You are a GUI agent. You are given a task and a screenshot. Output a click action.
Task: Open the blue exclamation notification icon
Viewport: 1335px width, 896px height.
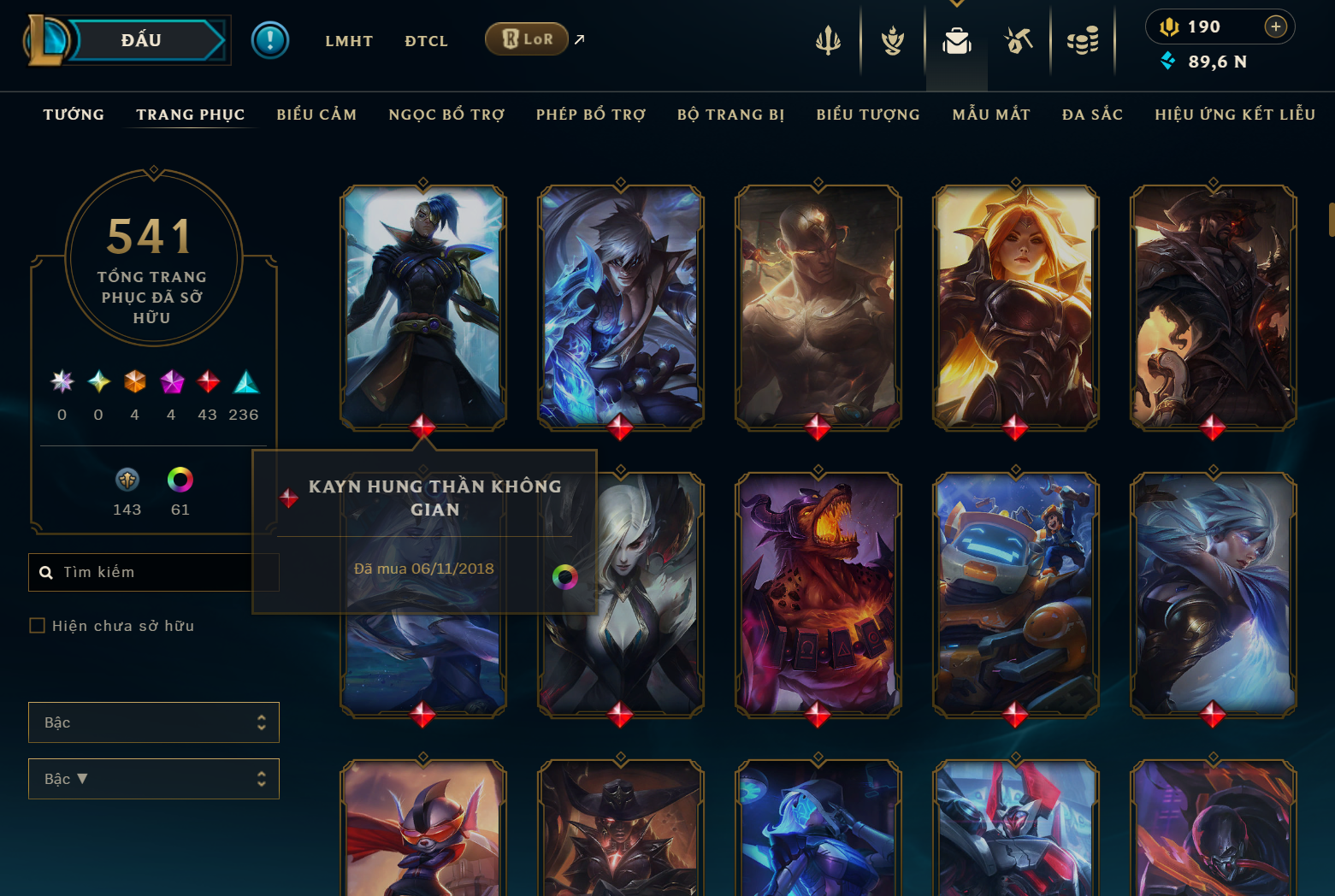coord(270,40)
